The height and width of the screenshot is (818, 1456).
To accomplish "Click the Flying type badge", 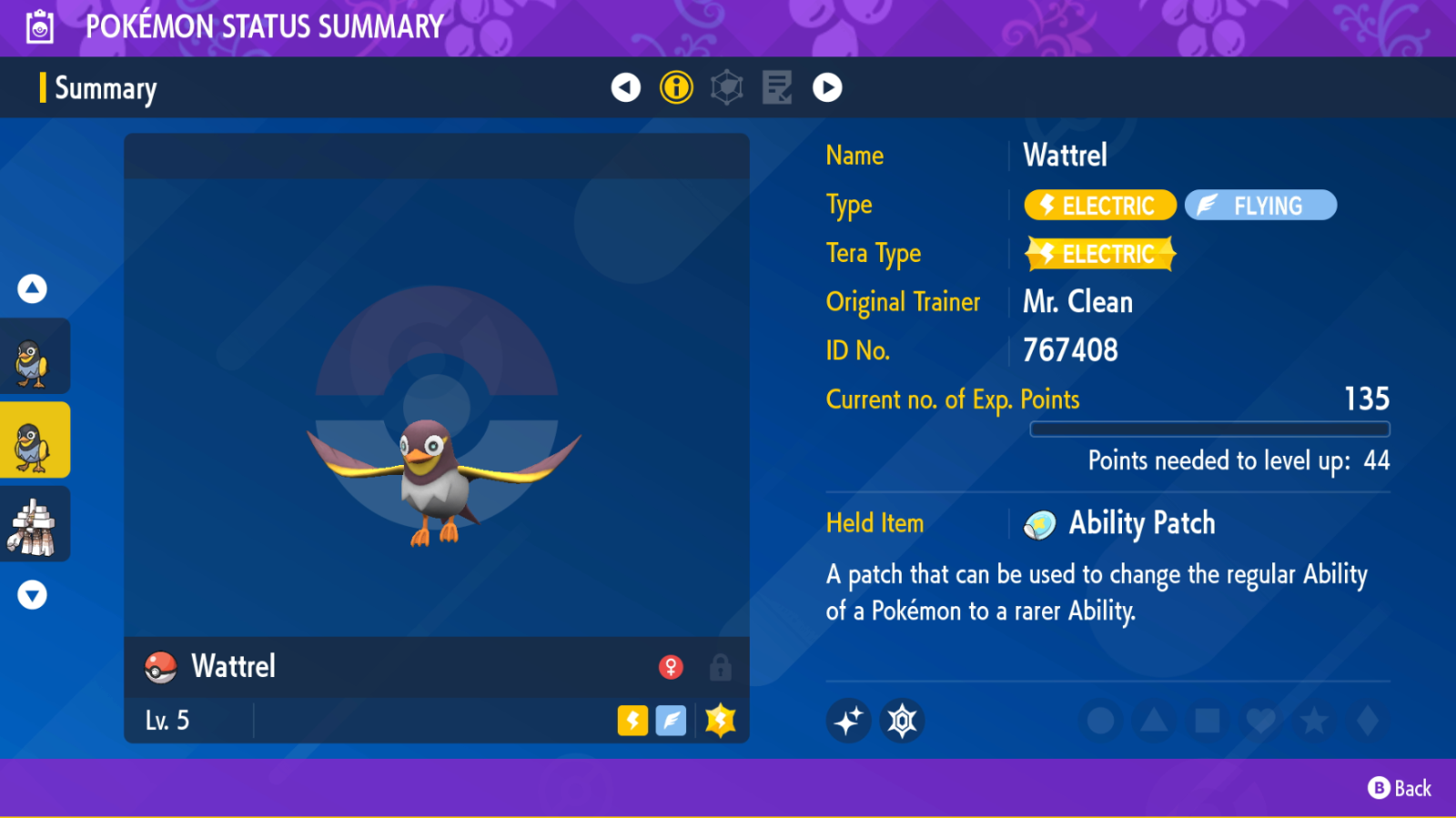I will point(1260,205).
